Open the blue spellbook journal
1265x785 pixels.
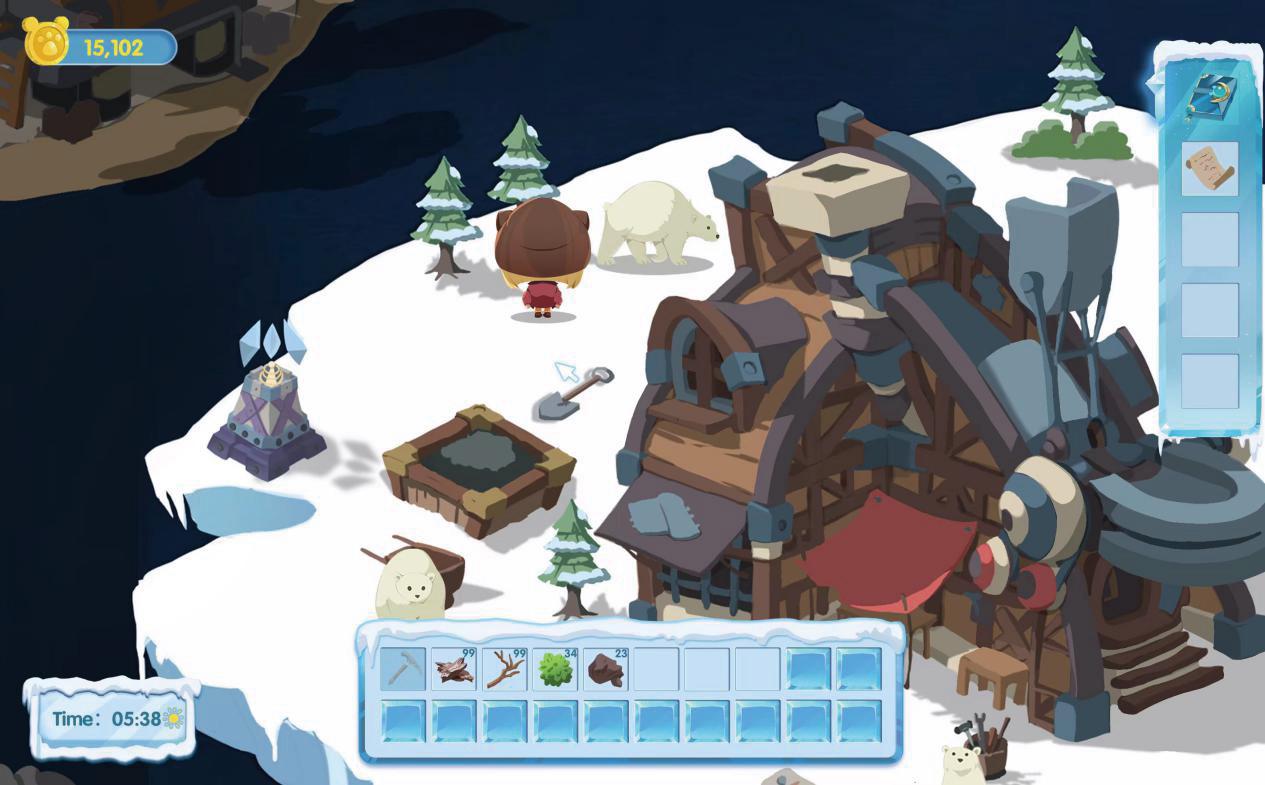pos(1208,97)
